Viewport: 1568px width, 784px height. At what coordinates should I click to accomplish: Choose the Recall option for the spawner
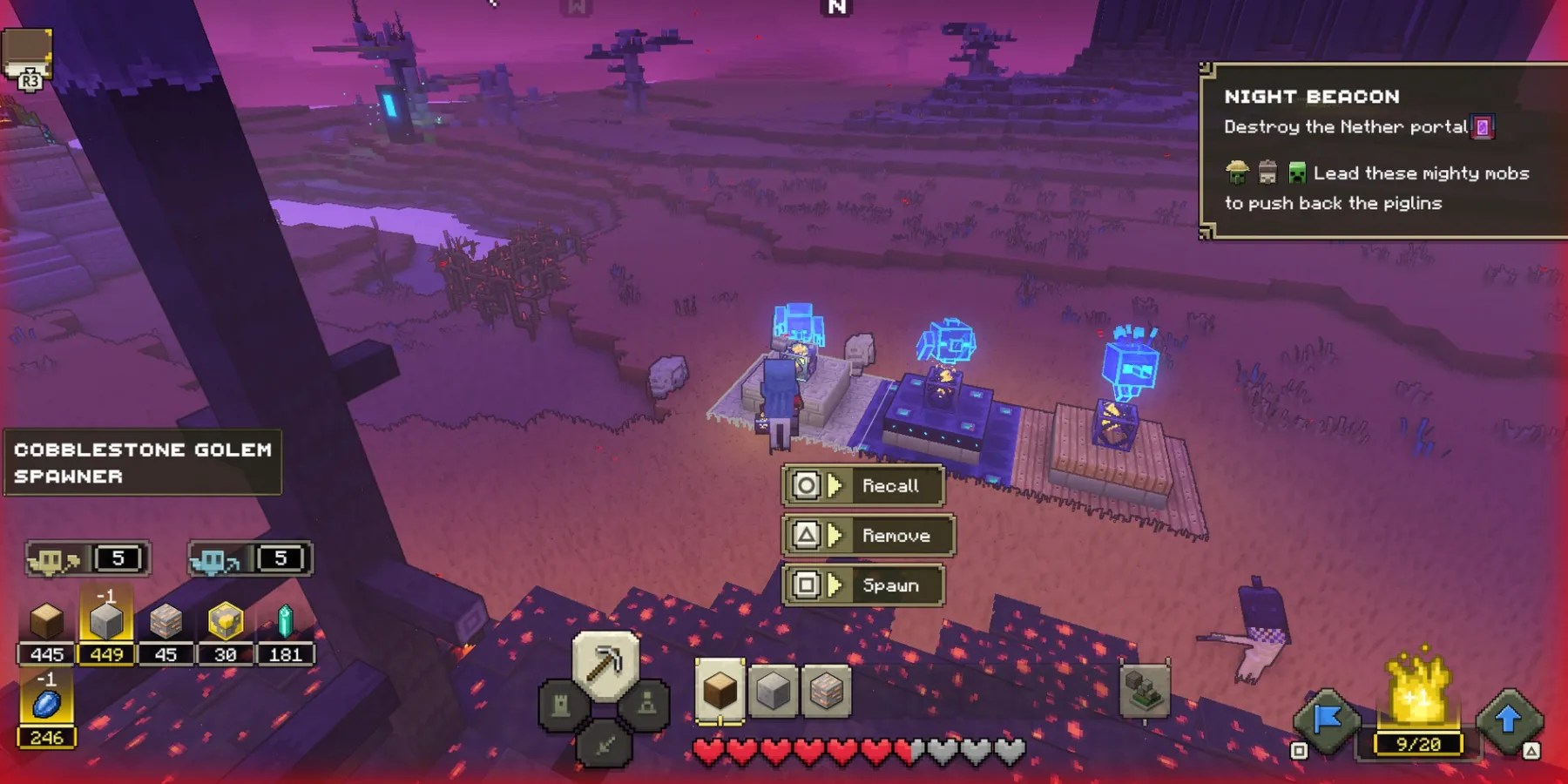click(864, 485)
